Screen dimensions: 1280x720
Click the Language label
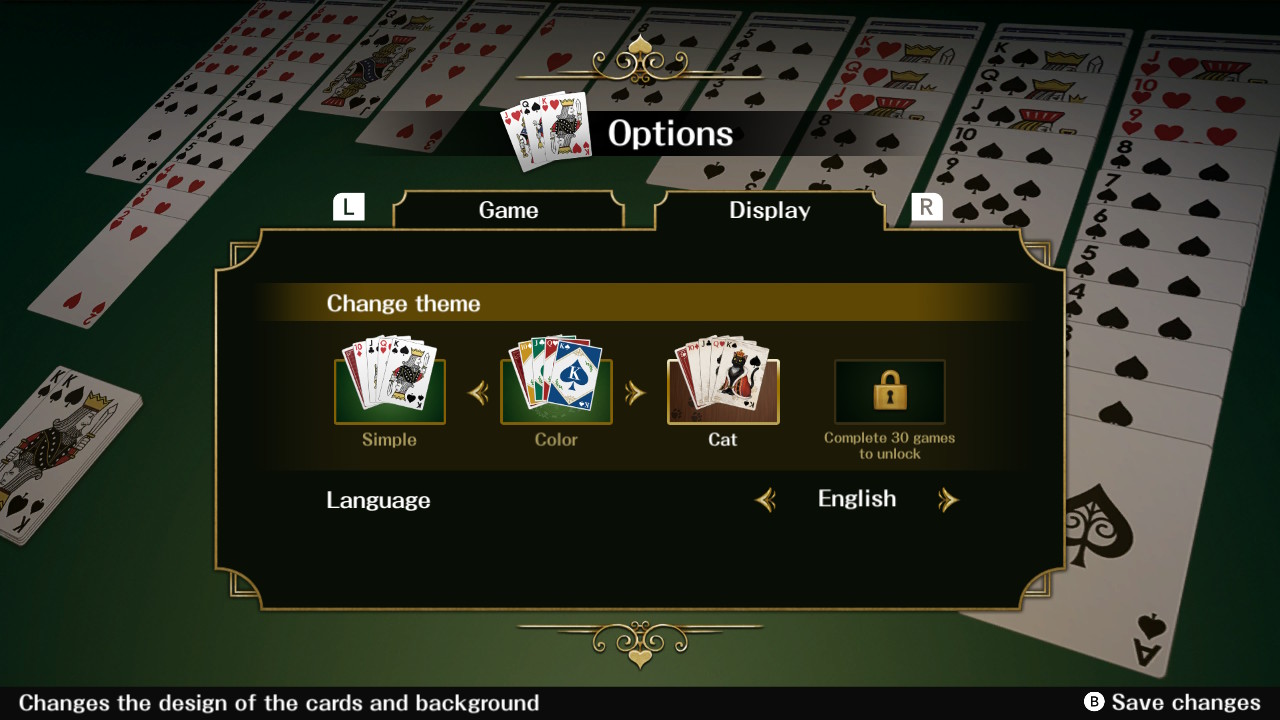coord(378,500)
